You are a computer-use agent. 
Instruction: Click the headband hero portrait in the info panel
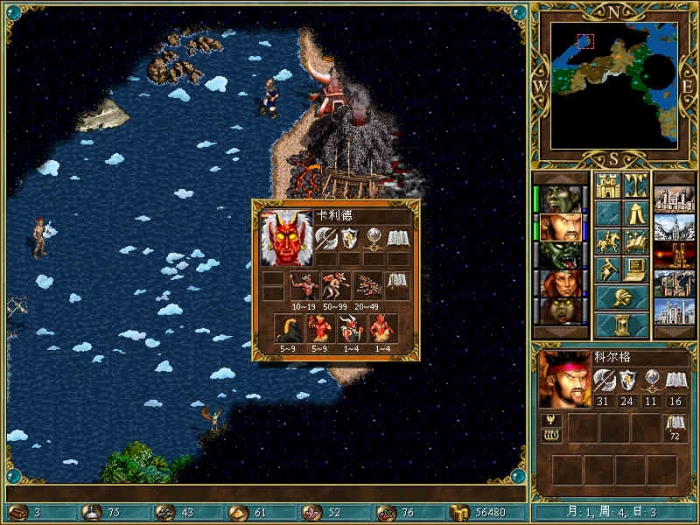(x=564, y=380)
